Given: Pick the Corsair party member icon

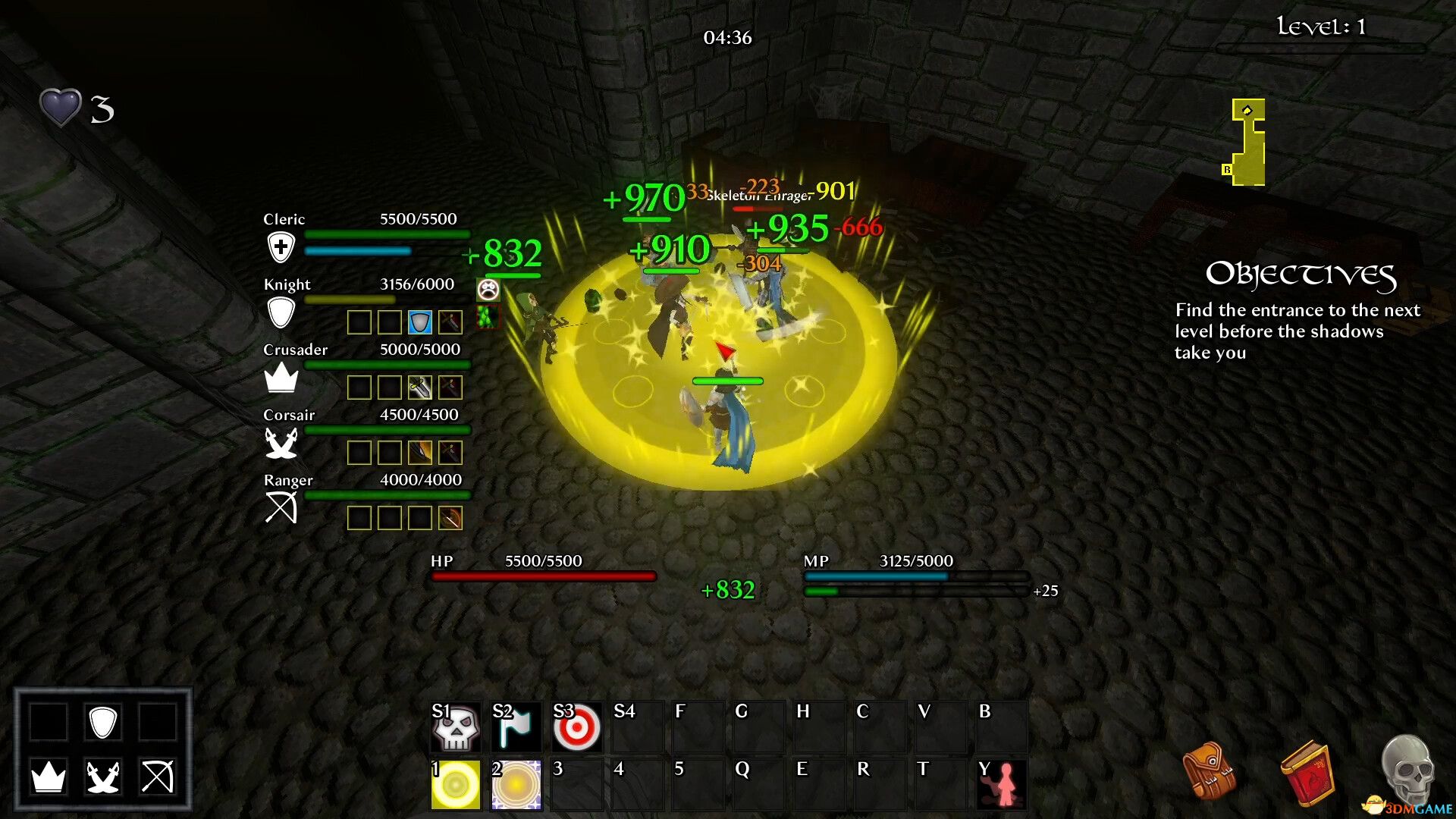Looking at the screenshot, I should pos(281,443).
